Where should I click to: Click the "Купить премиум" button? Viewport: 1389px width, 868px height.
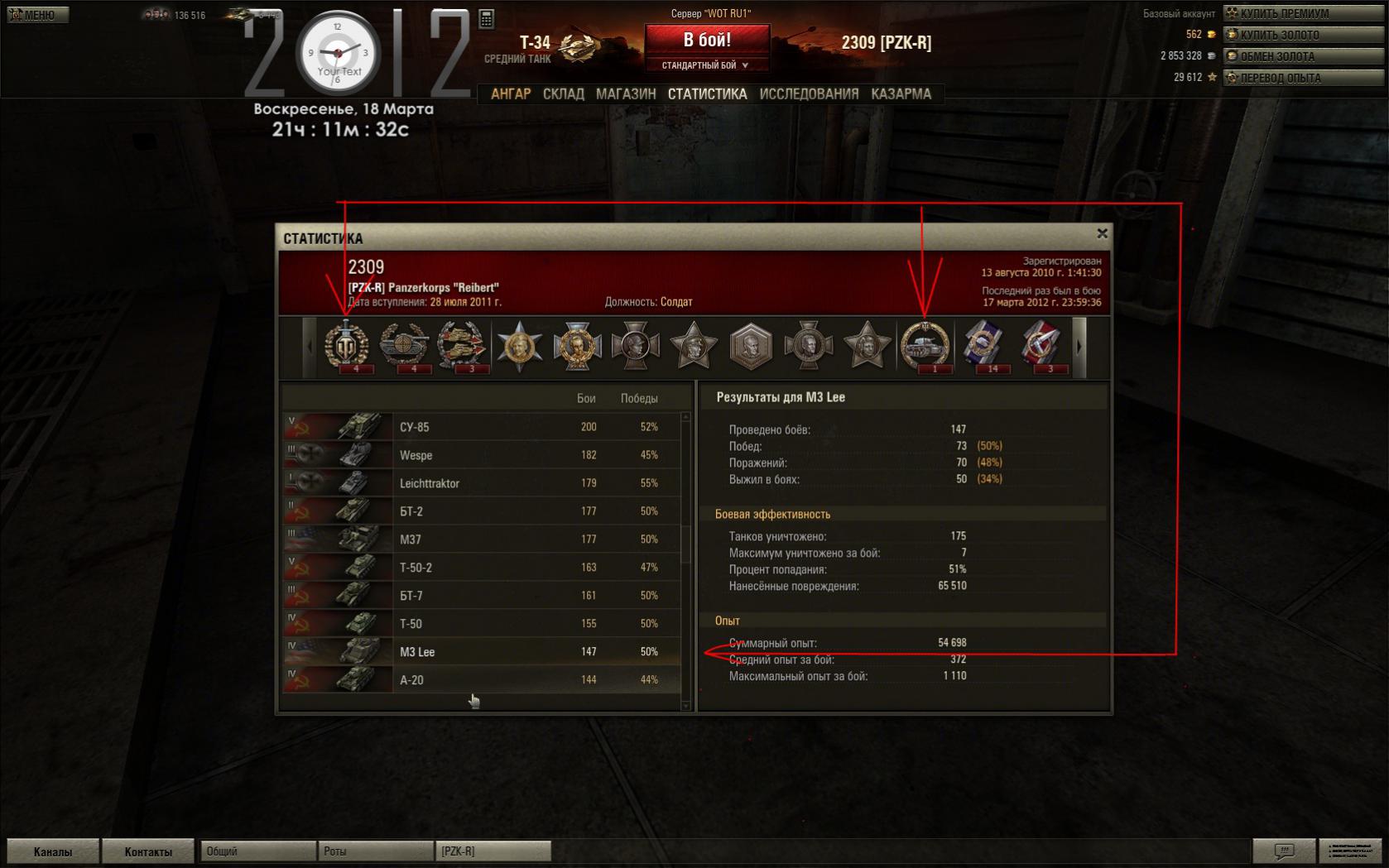(x=1304, y=13)
